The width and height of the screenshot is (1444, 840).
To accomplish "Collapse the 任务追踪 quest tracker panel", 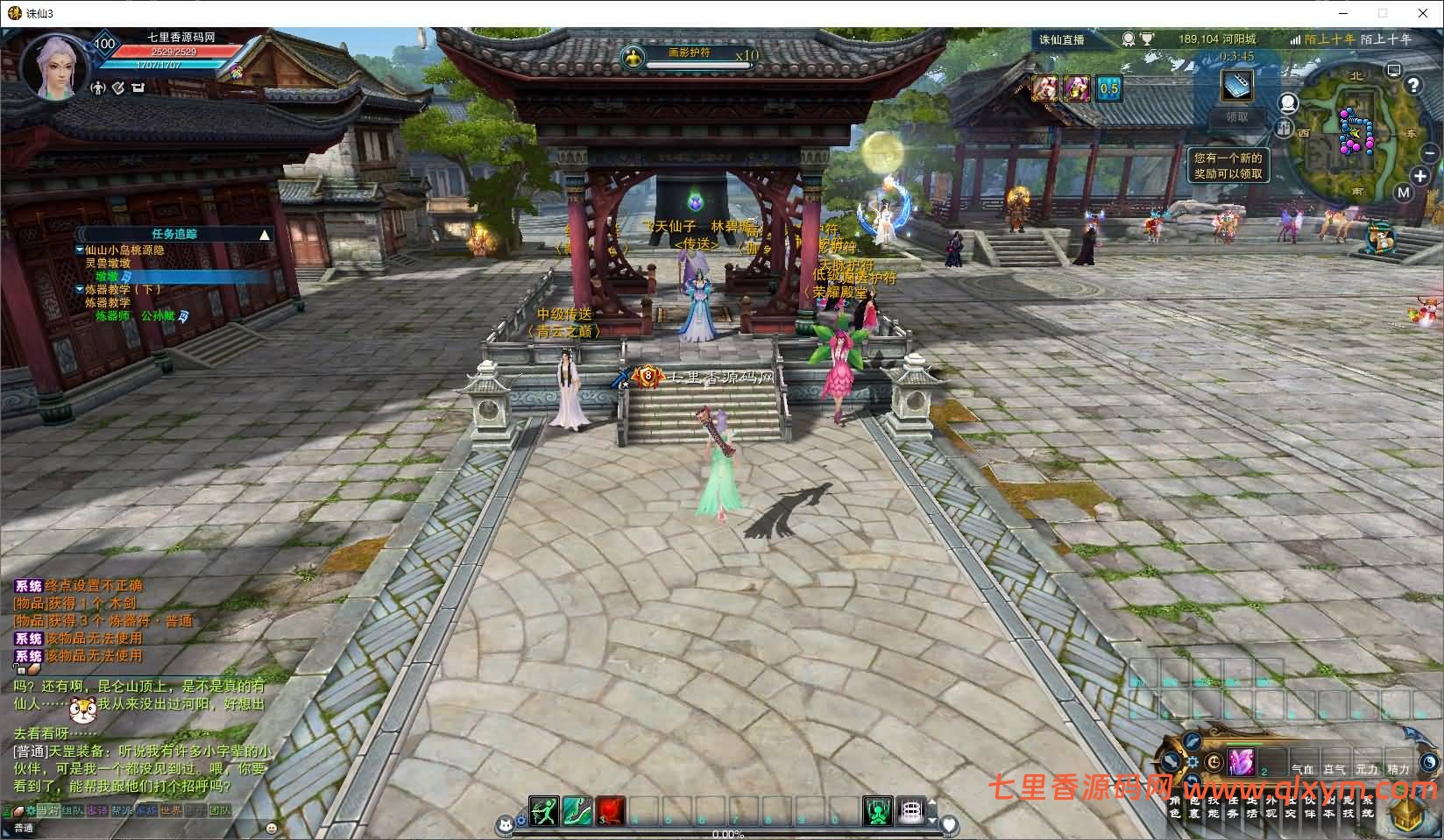I will click(264, 234).
